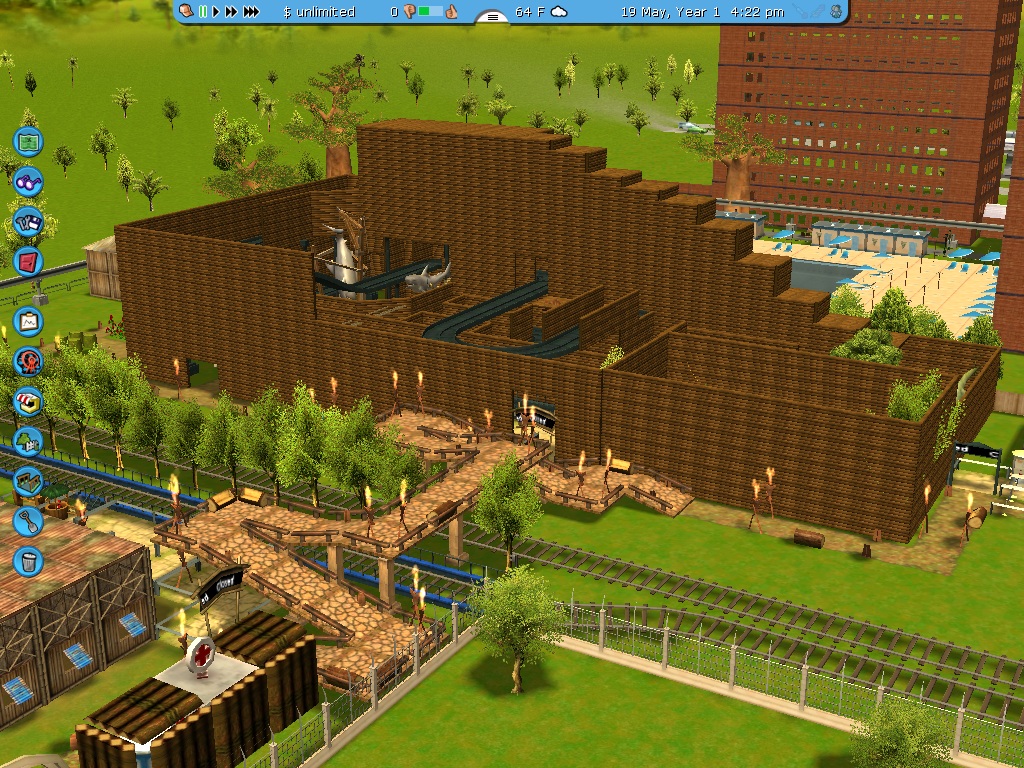Set game speed to triple fast-forward
The image size is (1024, 768).
pyautogui.click(x=251, y=12)
